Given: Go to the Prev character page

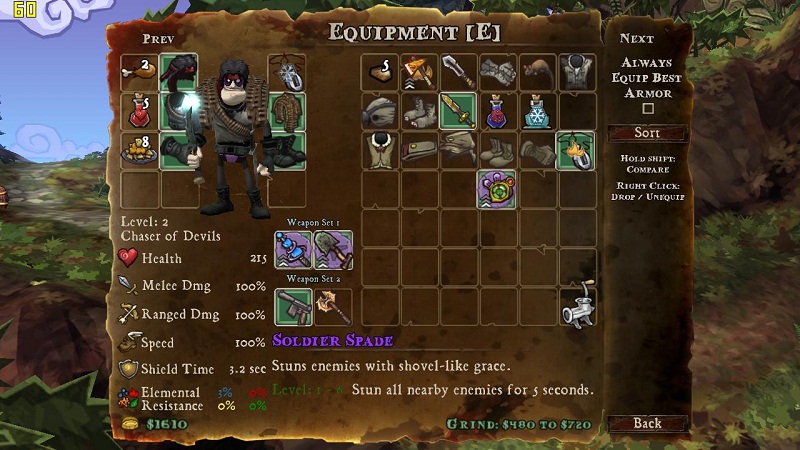Looking at the screenshot, I should [159, 39].
